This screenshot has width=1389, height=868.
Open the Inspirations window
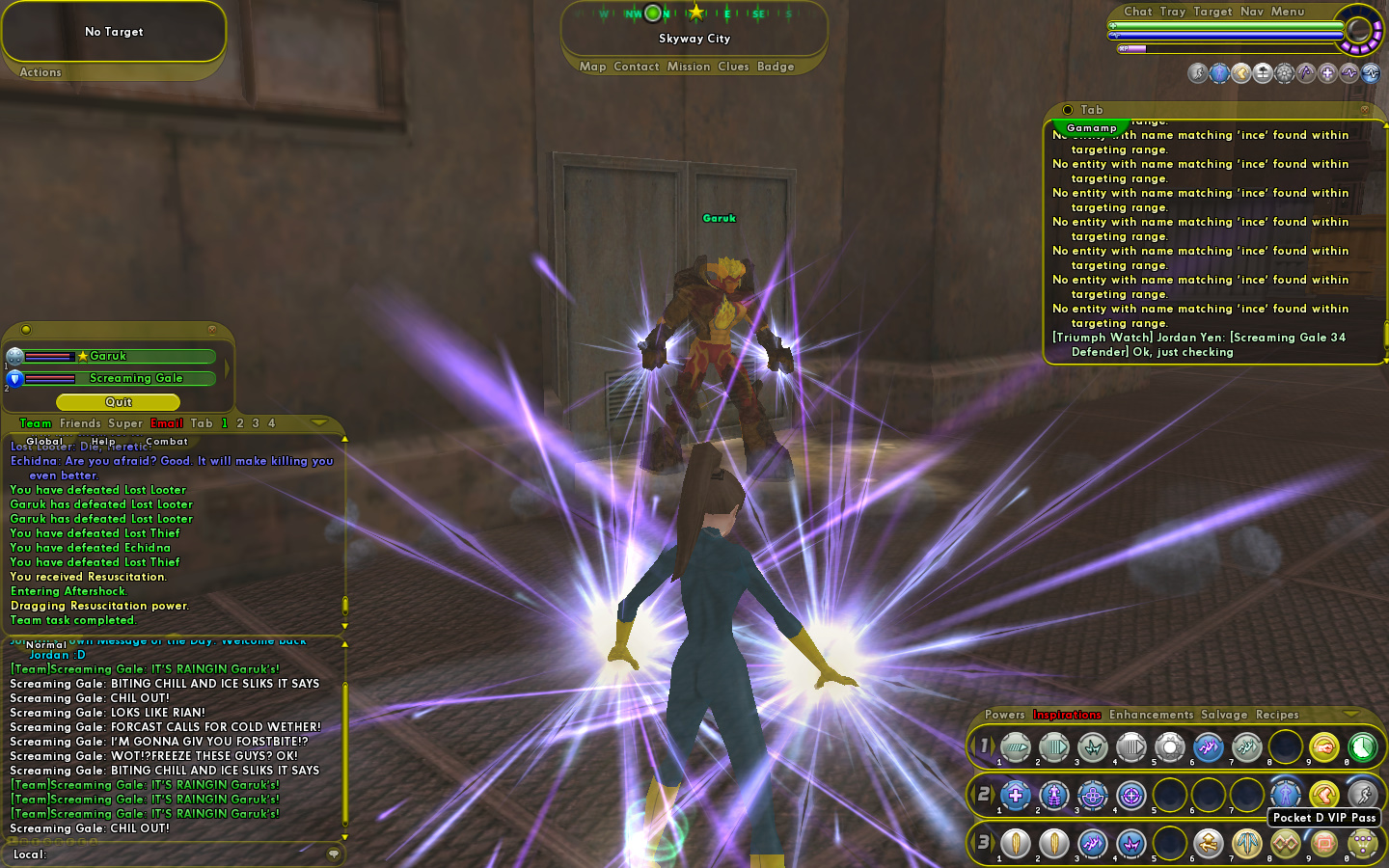(x=1067, y=715)
